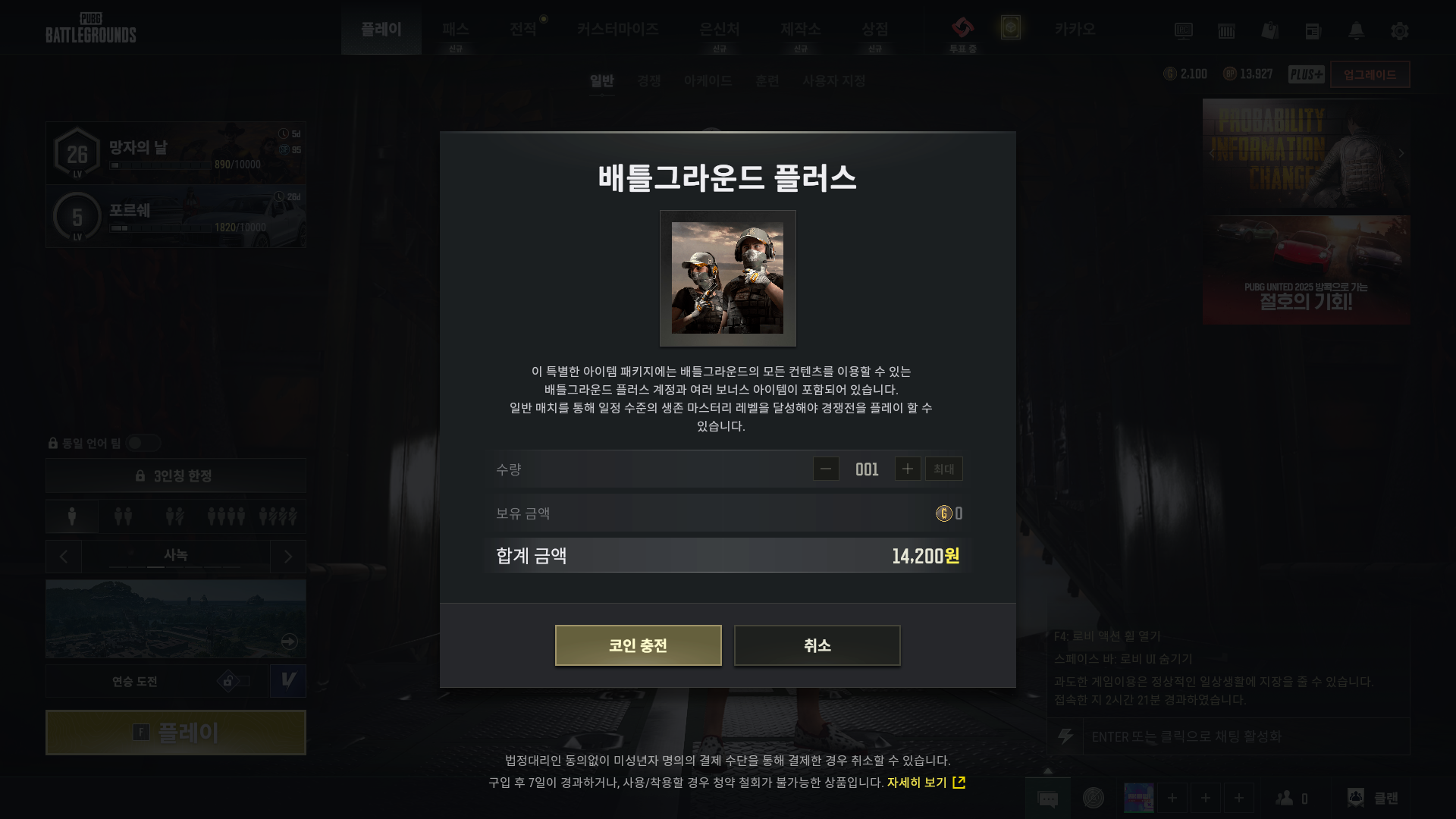Open the news panel icon
1456x819 pixels.
(x=1313, y=31)
